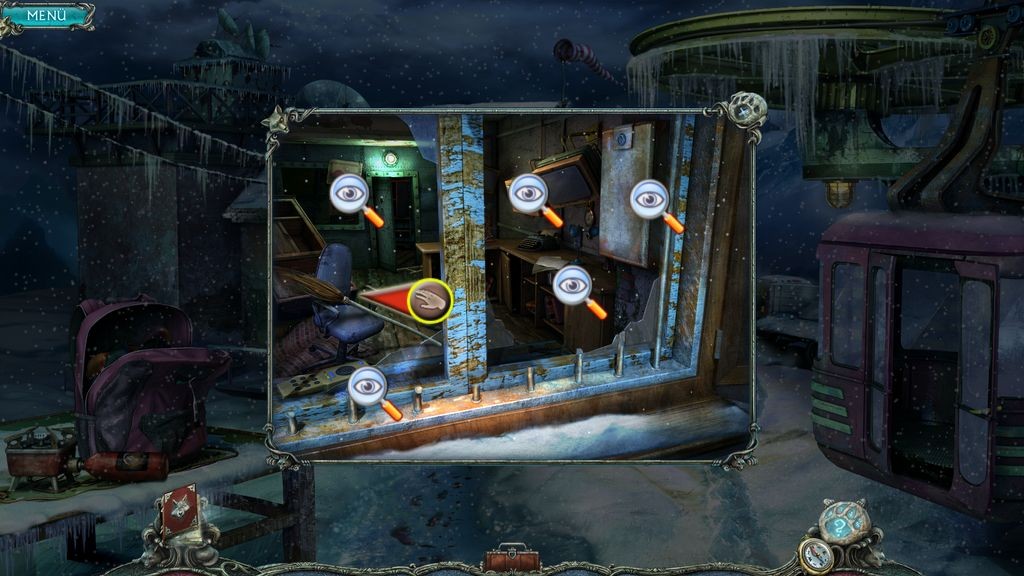Look at the magnifier over the desk

pyautogui.click(x=573, y=285)
